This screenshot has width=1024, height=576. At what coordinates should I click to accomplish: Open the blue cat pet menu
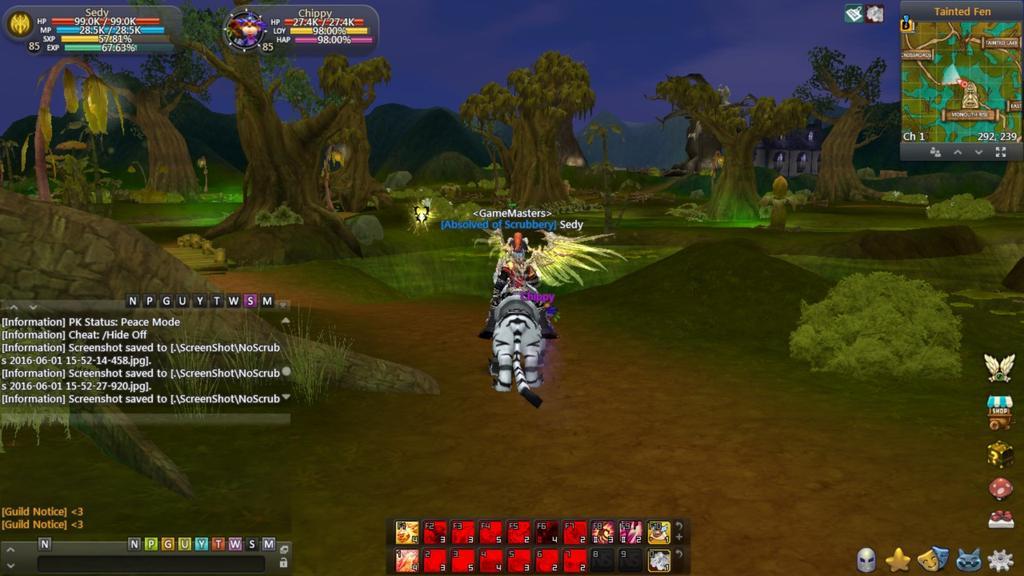(966, 559)
